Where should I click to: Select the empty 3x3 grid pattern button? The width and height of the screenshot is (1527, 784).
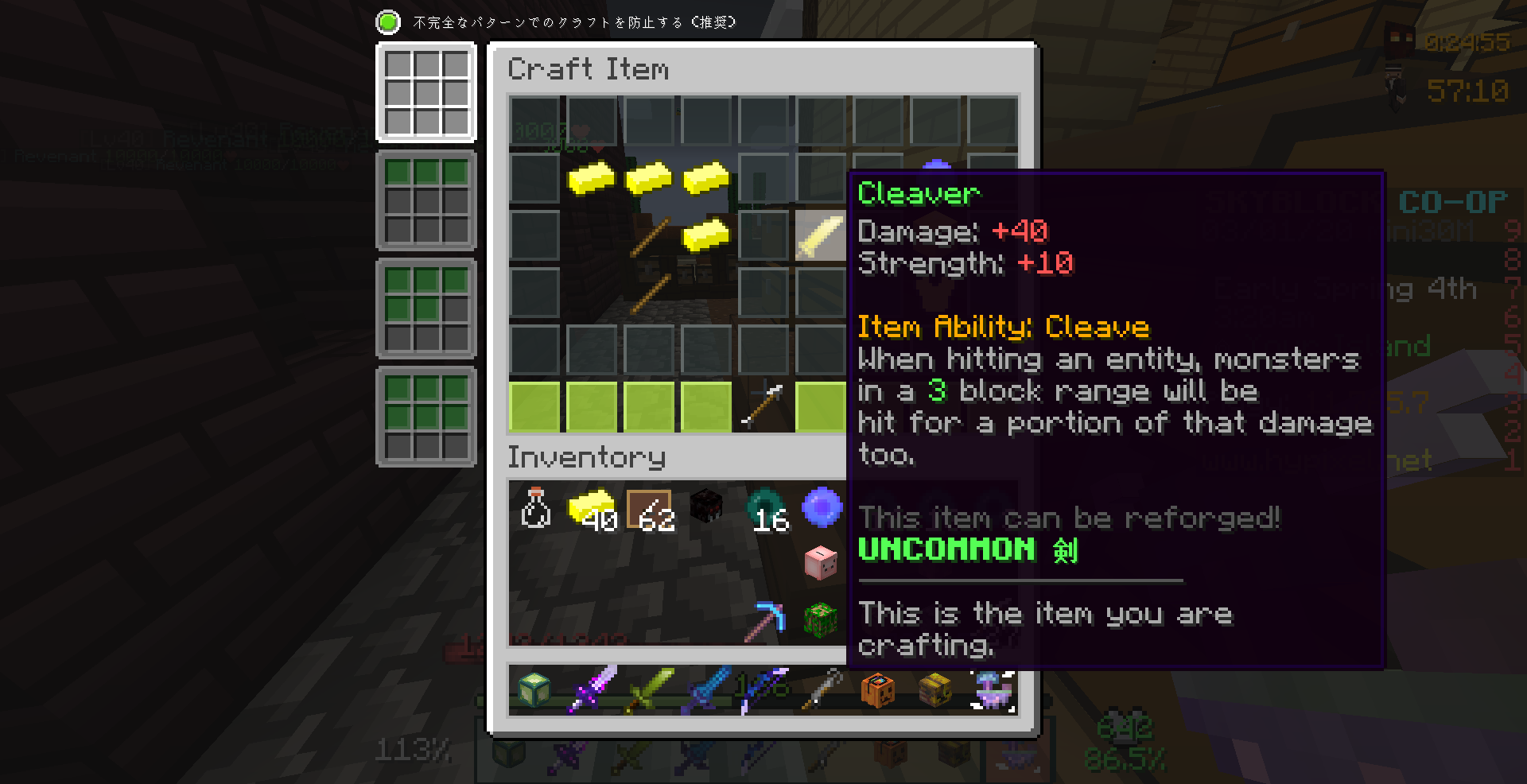click(426, 93)
